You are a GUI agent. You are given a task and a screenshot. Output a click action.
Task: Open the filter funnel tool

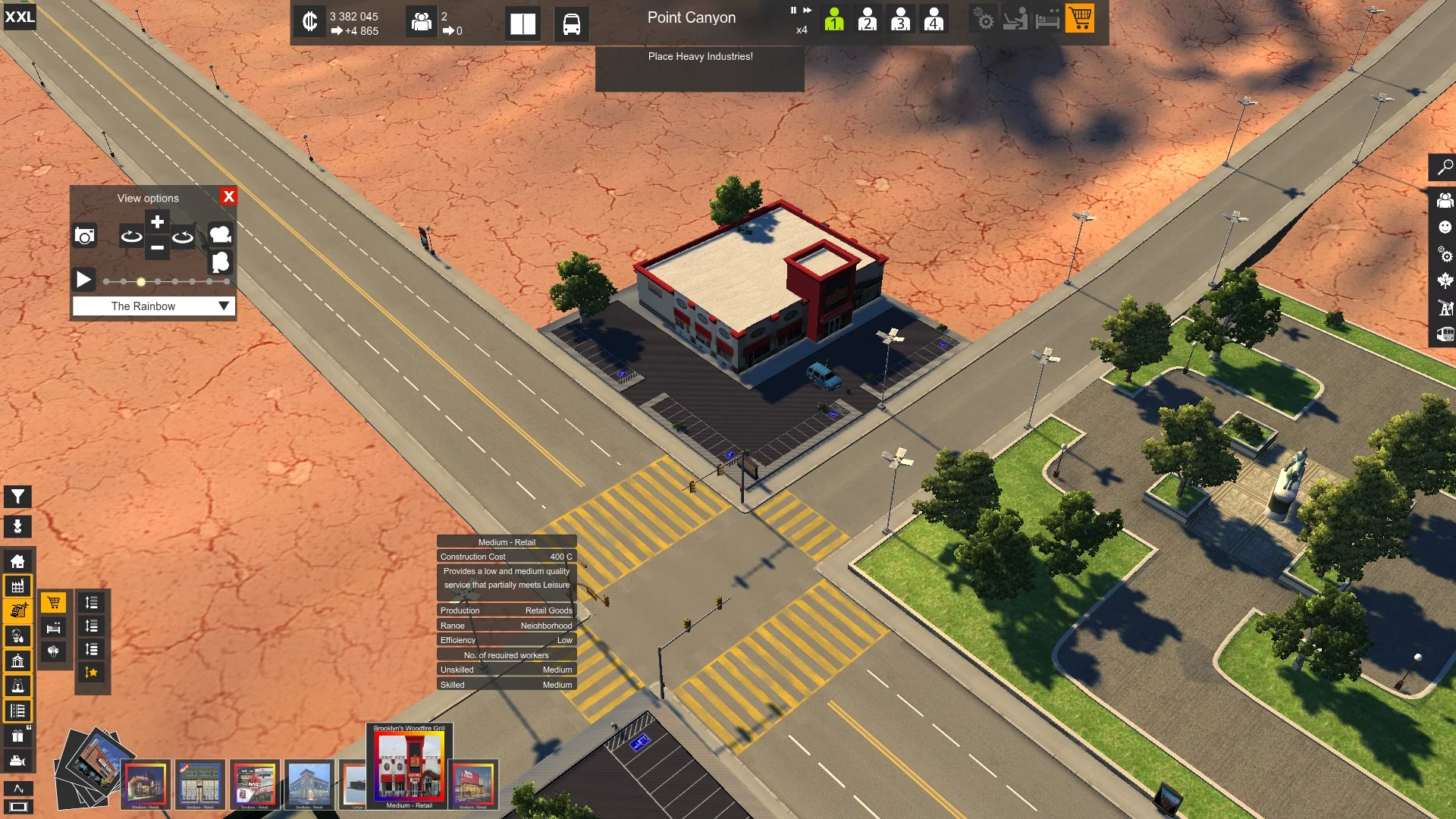(x=17, y=497)
